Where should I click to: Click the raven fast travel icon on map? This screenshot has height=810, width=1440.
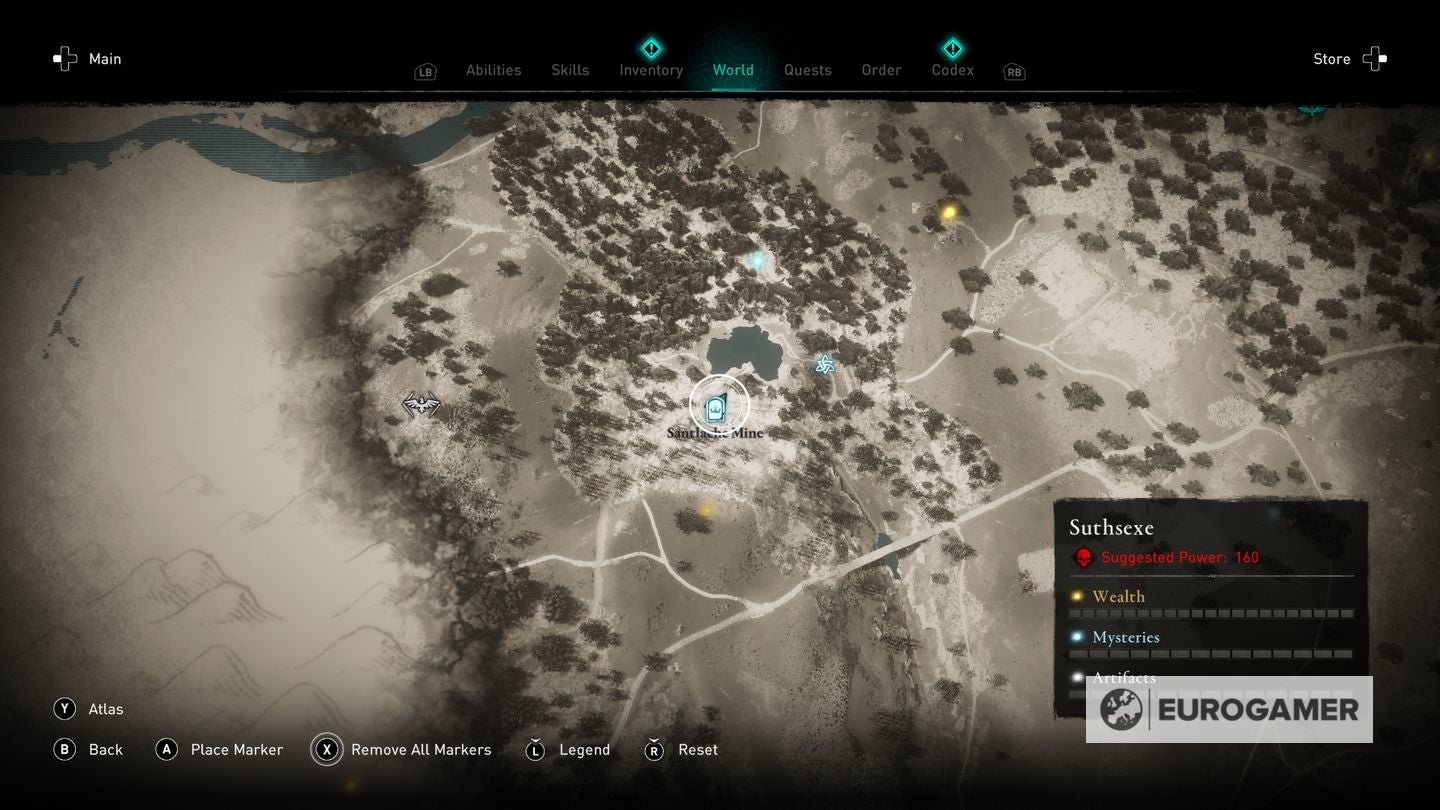pyautogui.click(x=421, y=403)
